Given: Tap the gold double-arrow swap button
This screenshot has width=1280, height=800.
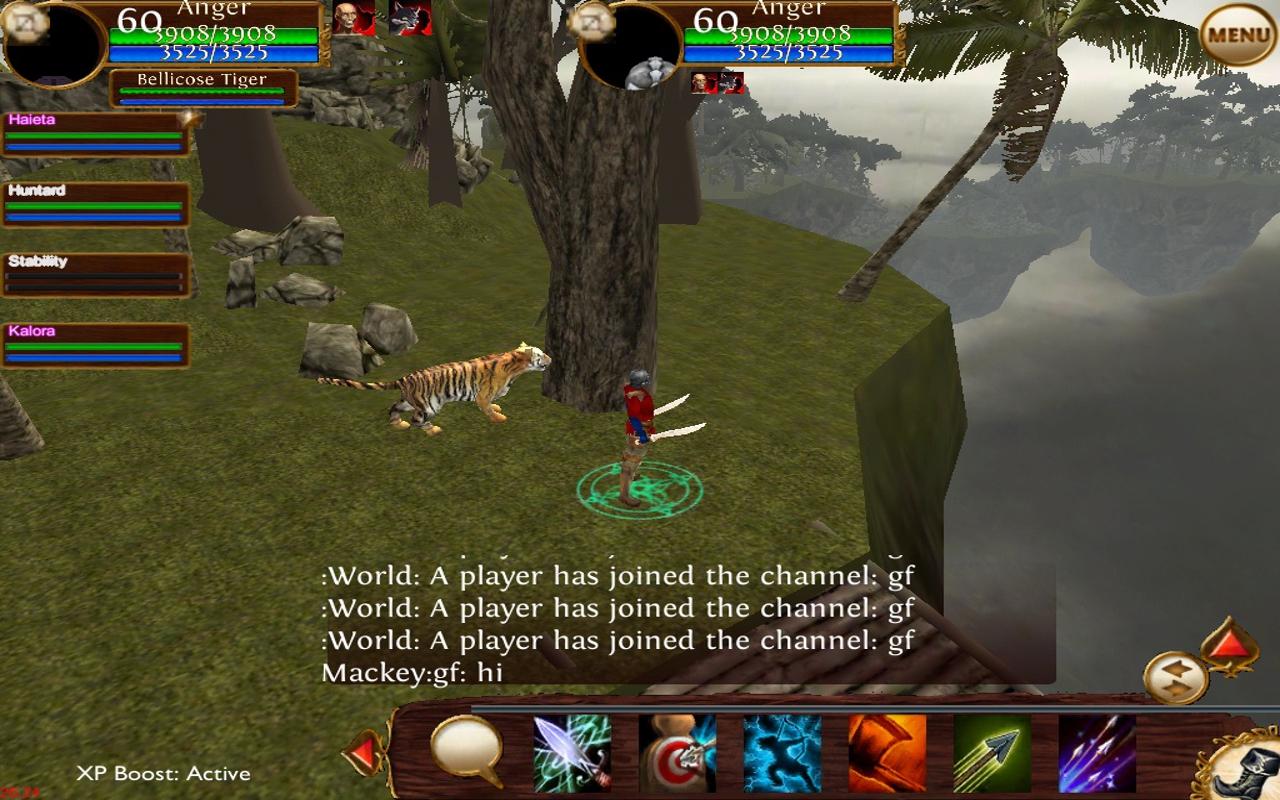Looking at the screenshot, I should [1176, 677].
